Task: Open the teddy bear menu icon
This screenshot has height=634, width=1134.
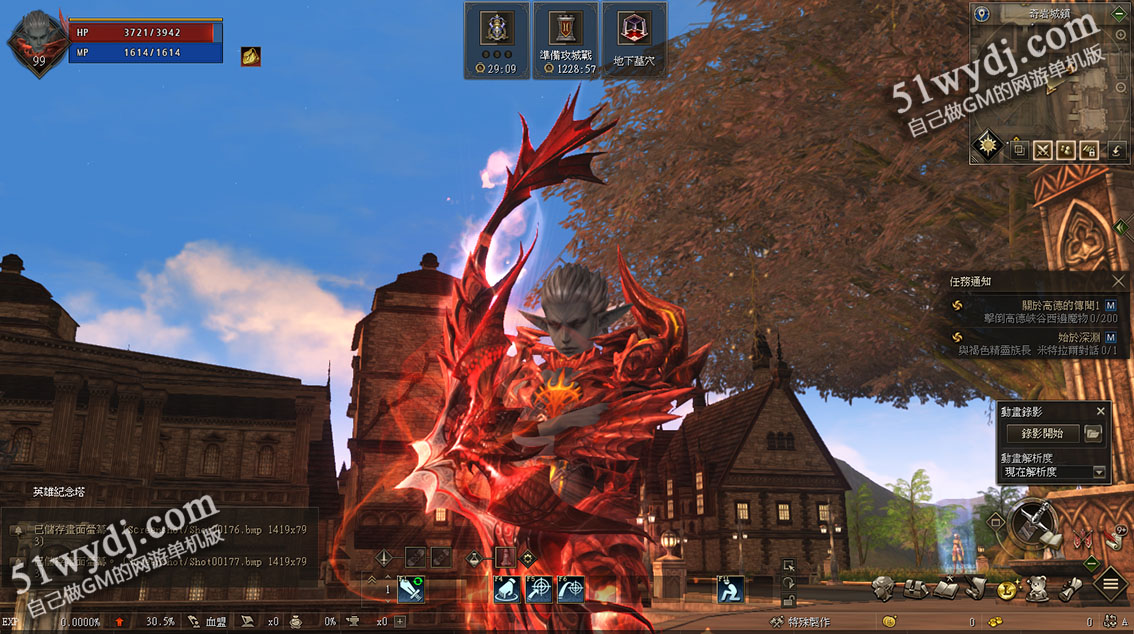Action: [1036, 589]
